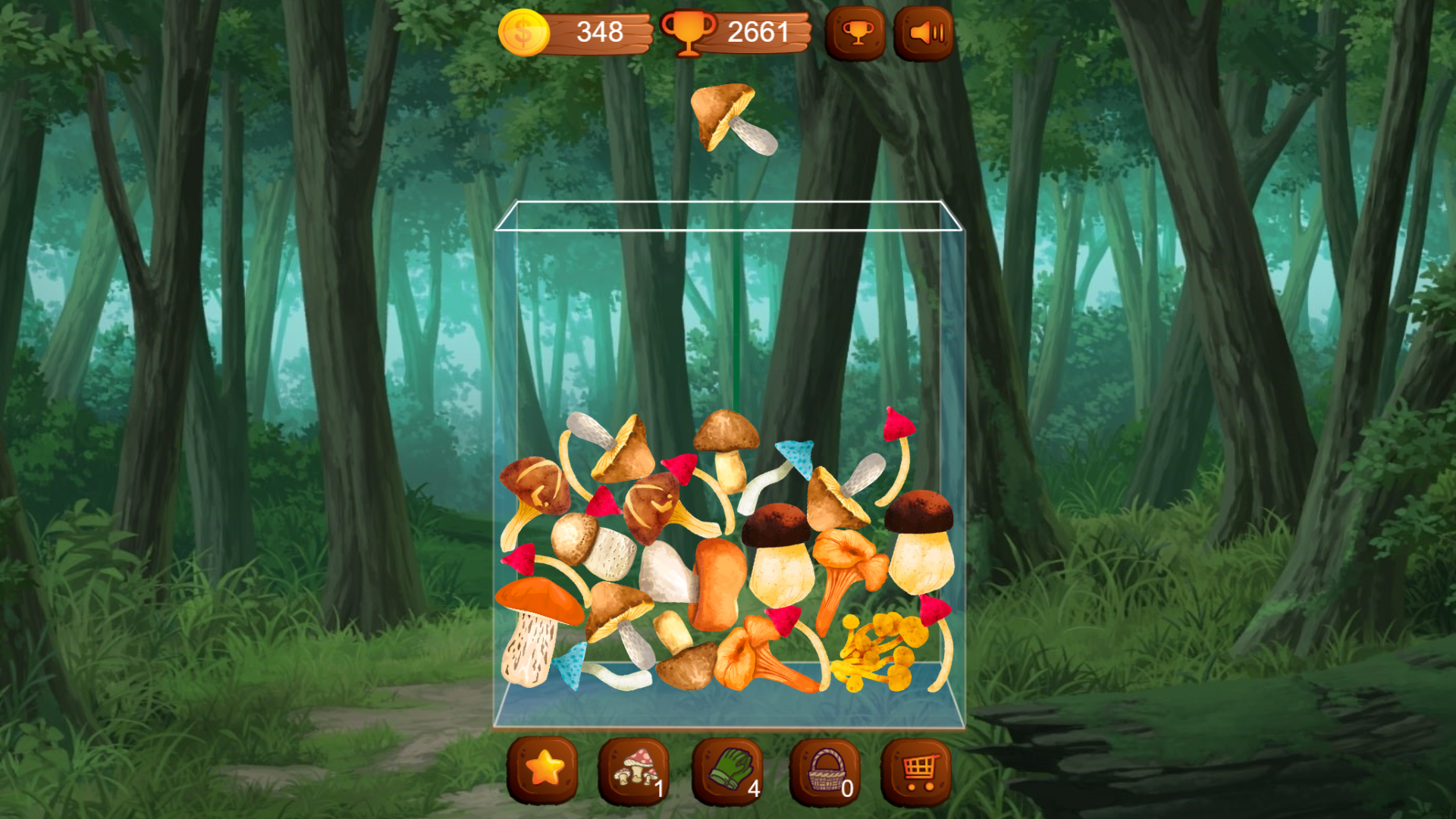Click the trophy counter showing 2661
Image resolution: width=1456 pixels, height=819 pixels.
758,32
